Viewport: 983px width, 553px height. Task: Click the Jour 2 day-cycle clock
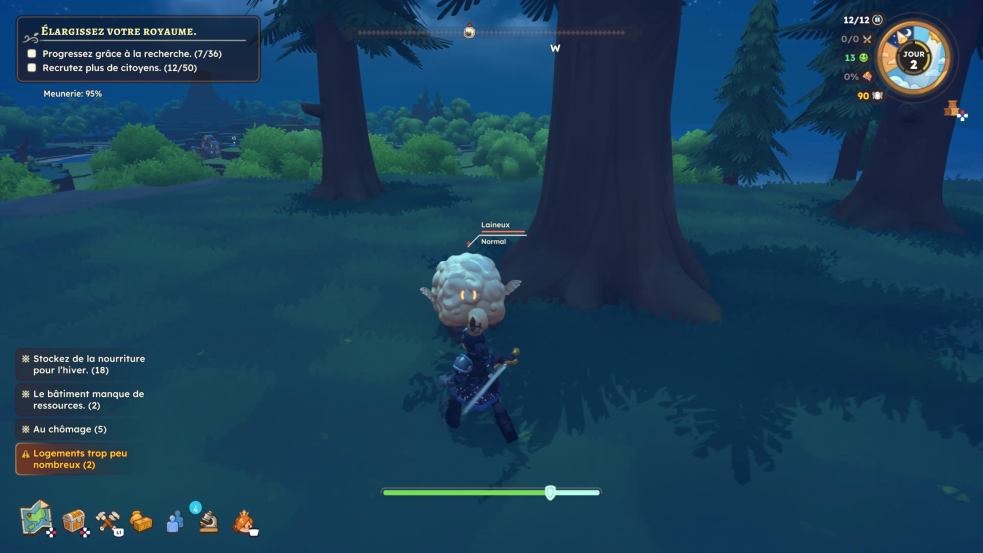pyautogui.click(x=912, y=58)
